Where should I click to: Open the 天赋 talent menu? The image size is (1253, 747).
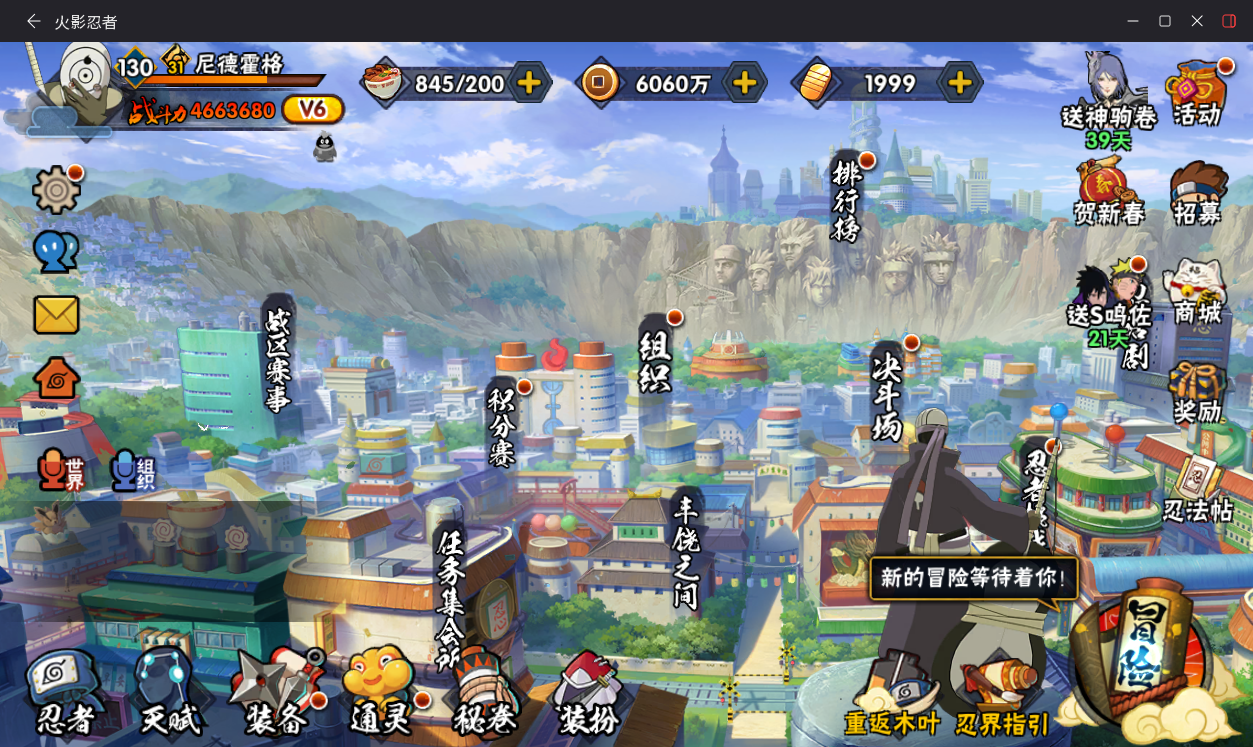(x=168, y=692)
